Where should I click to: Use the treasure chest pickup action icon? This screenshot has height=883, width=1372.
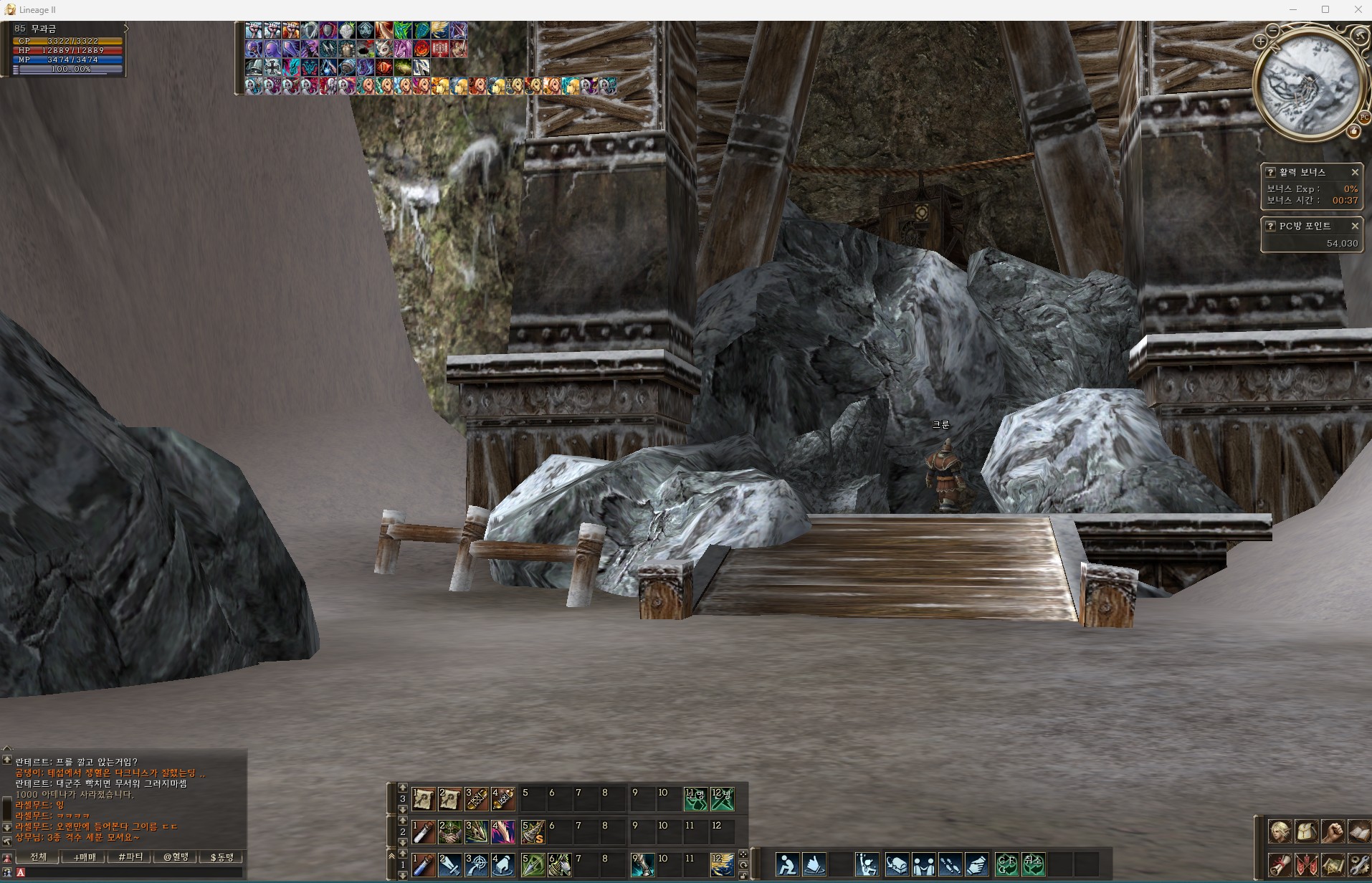pyautogui.click(x=896, y=865)
